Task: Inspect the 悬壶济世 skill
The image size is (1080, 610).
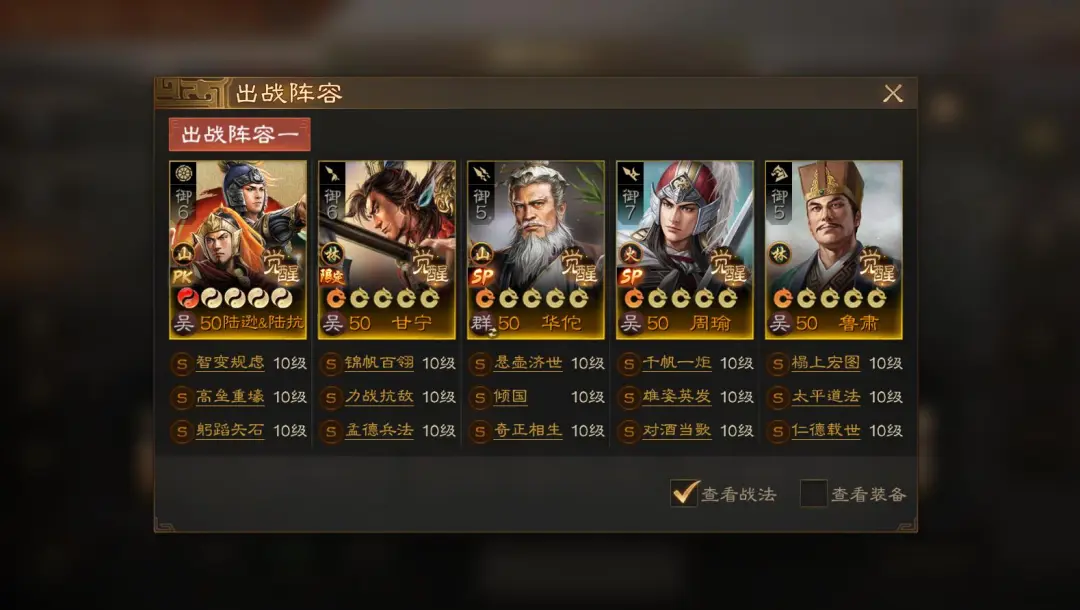Action: 528,363
